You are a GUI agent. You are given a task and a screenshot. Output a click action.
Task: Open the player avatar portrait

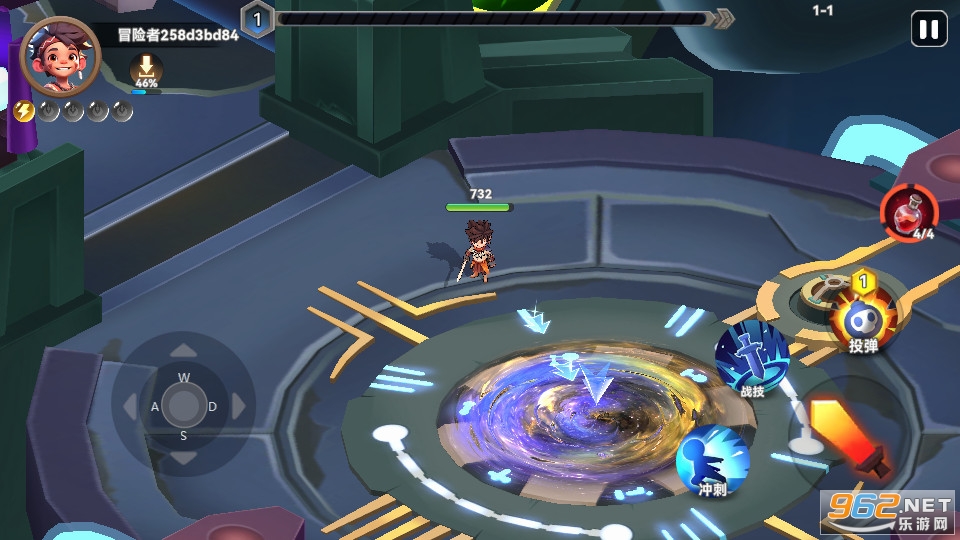point(60,55)
